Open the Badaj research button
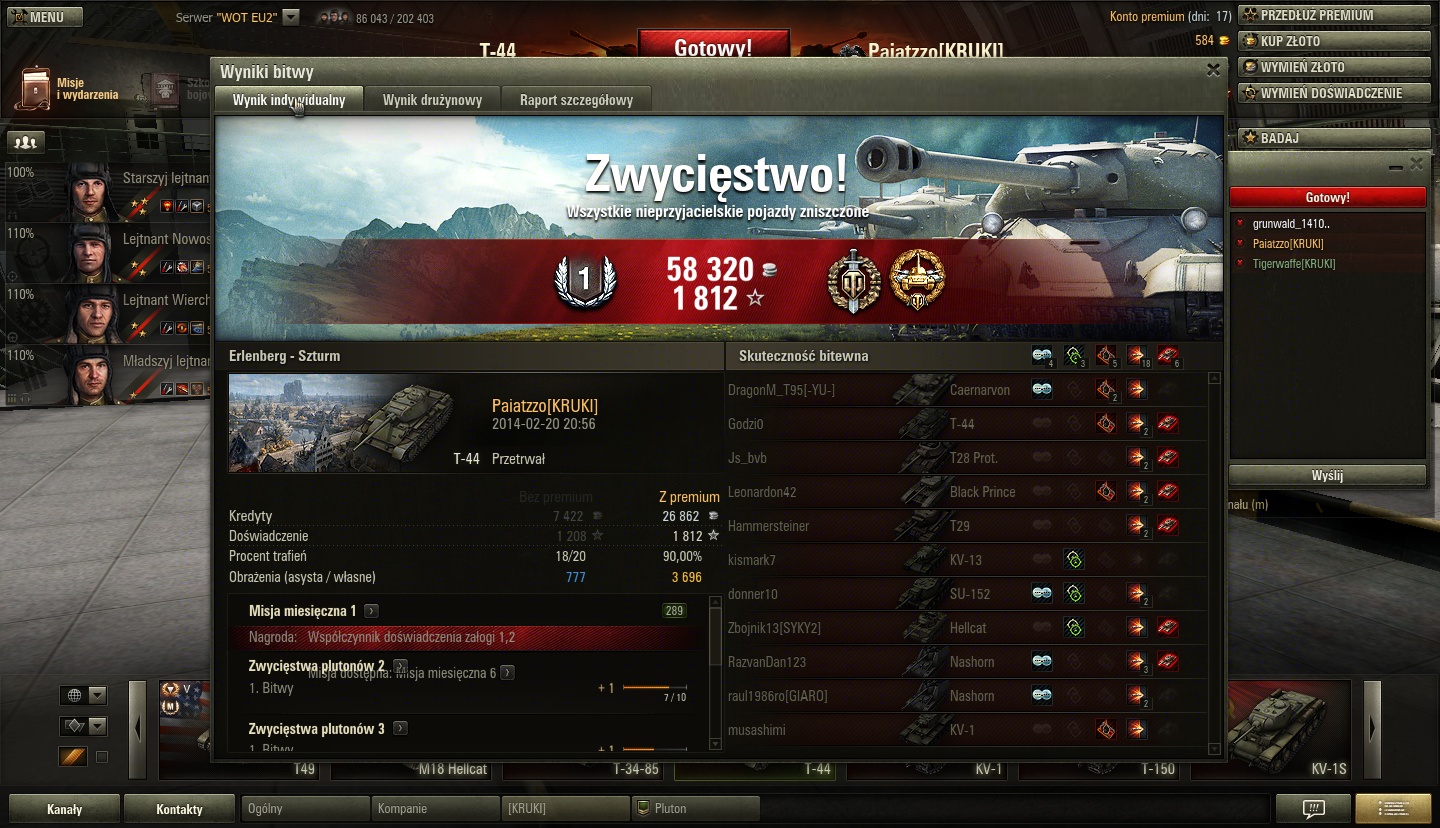Screen dimensions: 1440x828 pyautogui.click(x=1334, y=138)
